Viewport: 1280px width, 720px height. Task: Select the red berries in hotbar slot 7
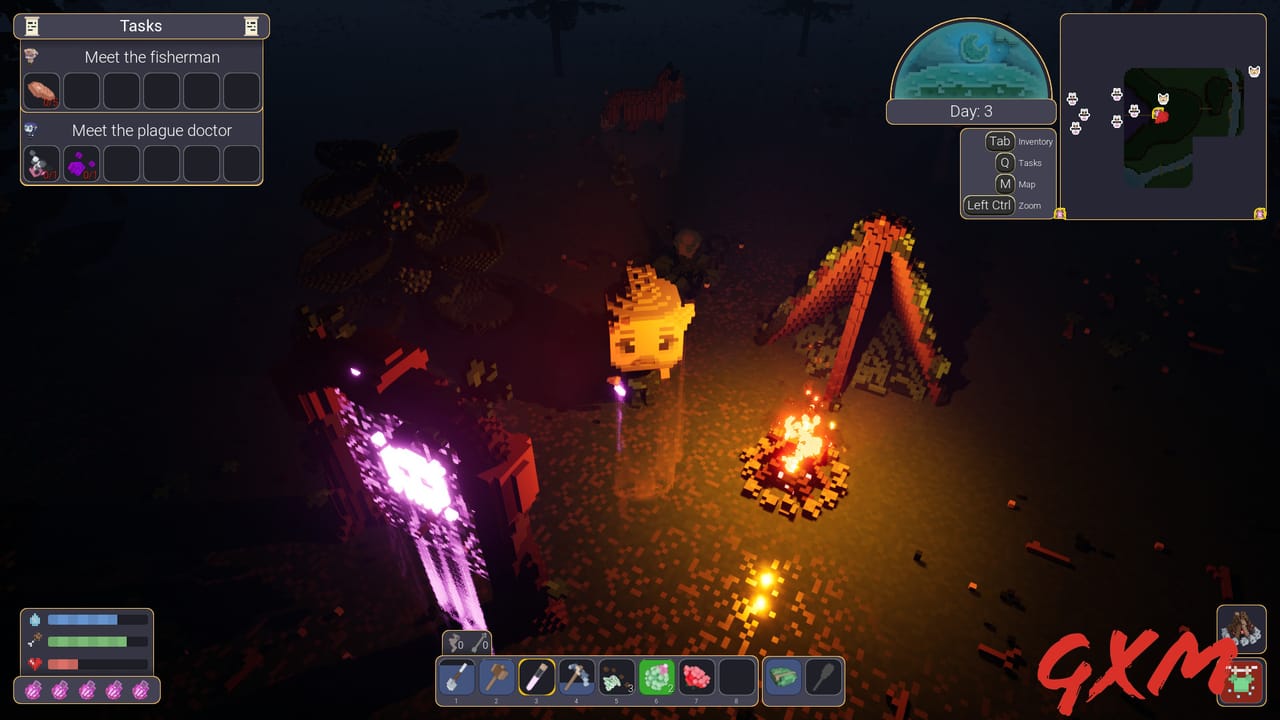tap(697, 677)
